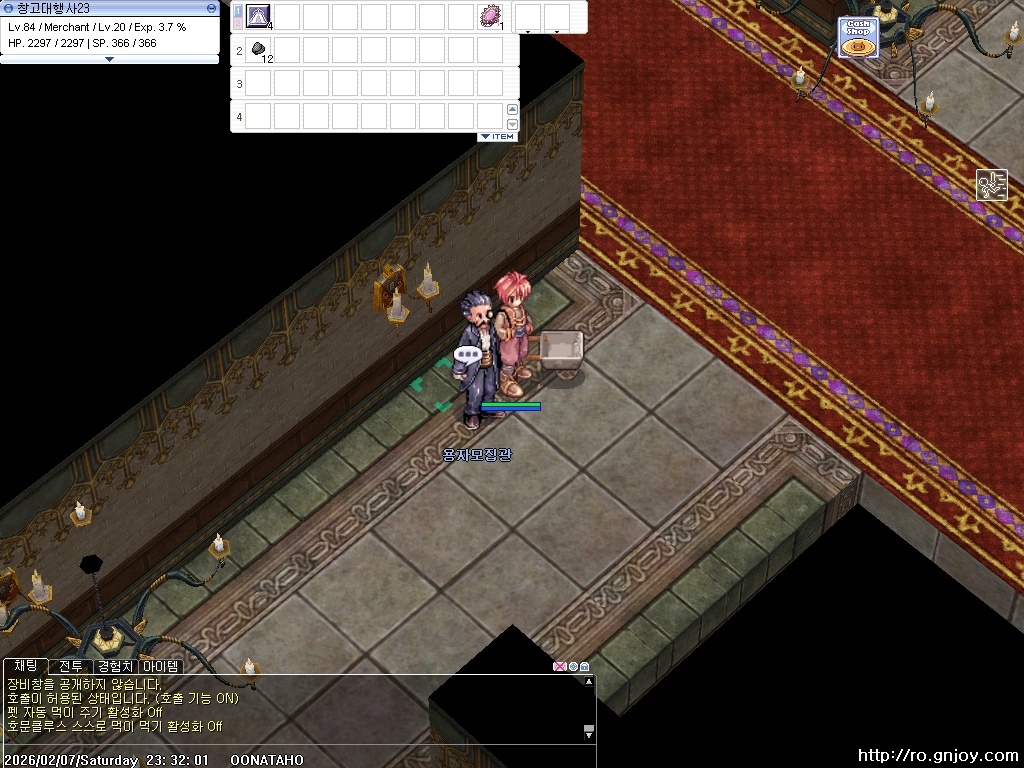Click the right minimize button on character window
The width and height of the screenshot is (1024, 768).
211,8
